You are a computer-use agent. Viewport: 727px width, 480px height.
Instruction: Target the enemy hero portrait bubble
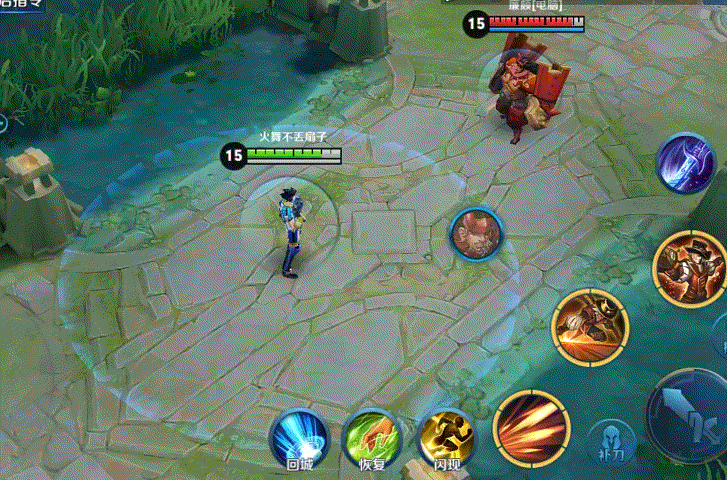pos(476,234)
